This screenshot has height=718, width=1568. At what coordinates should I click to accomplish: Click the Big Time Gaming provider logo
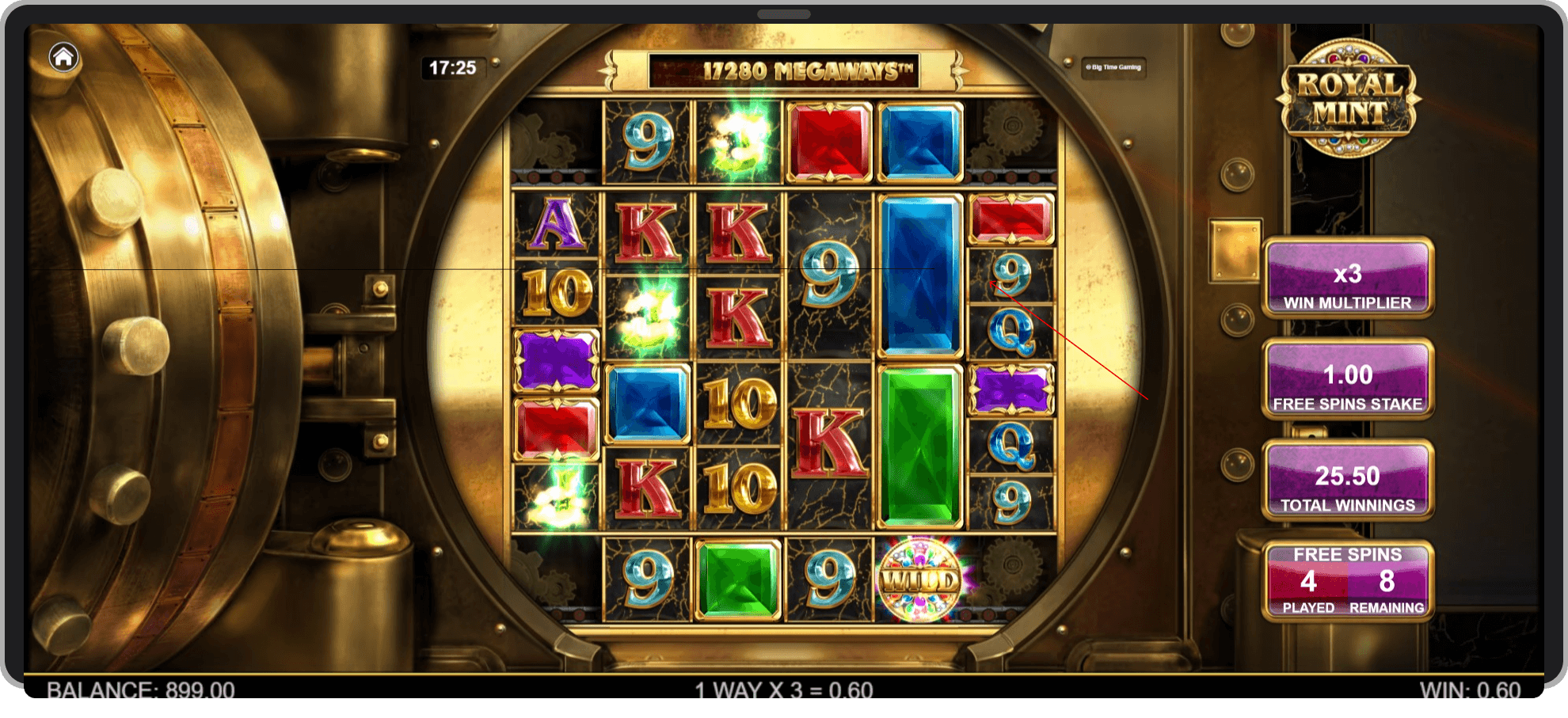tap(1115, 69)
